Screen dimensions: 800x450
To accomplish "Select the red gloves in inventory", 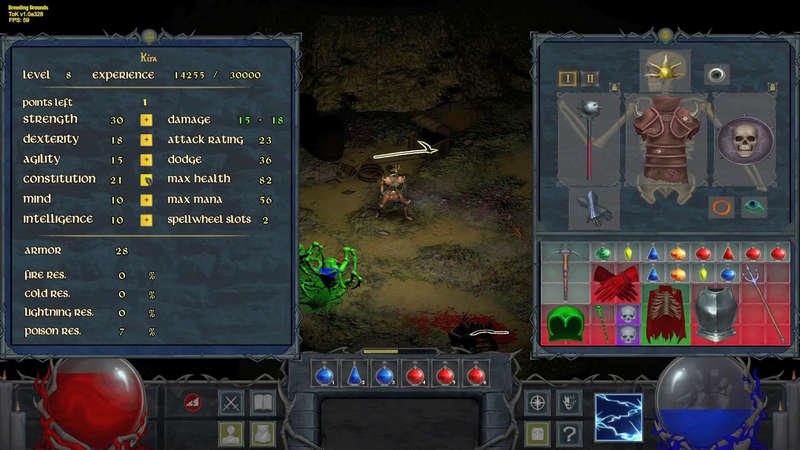I will [x=615, y=284].
